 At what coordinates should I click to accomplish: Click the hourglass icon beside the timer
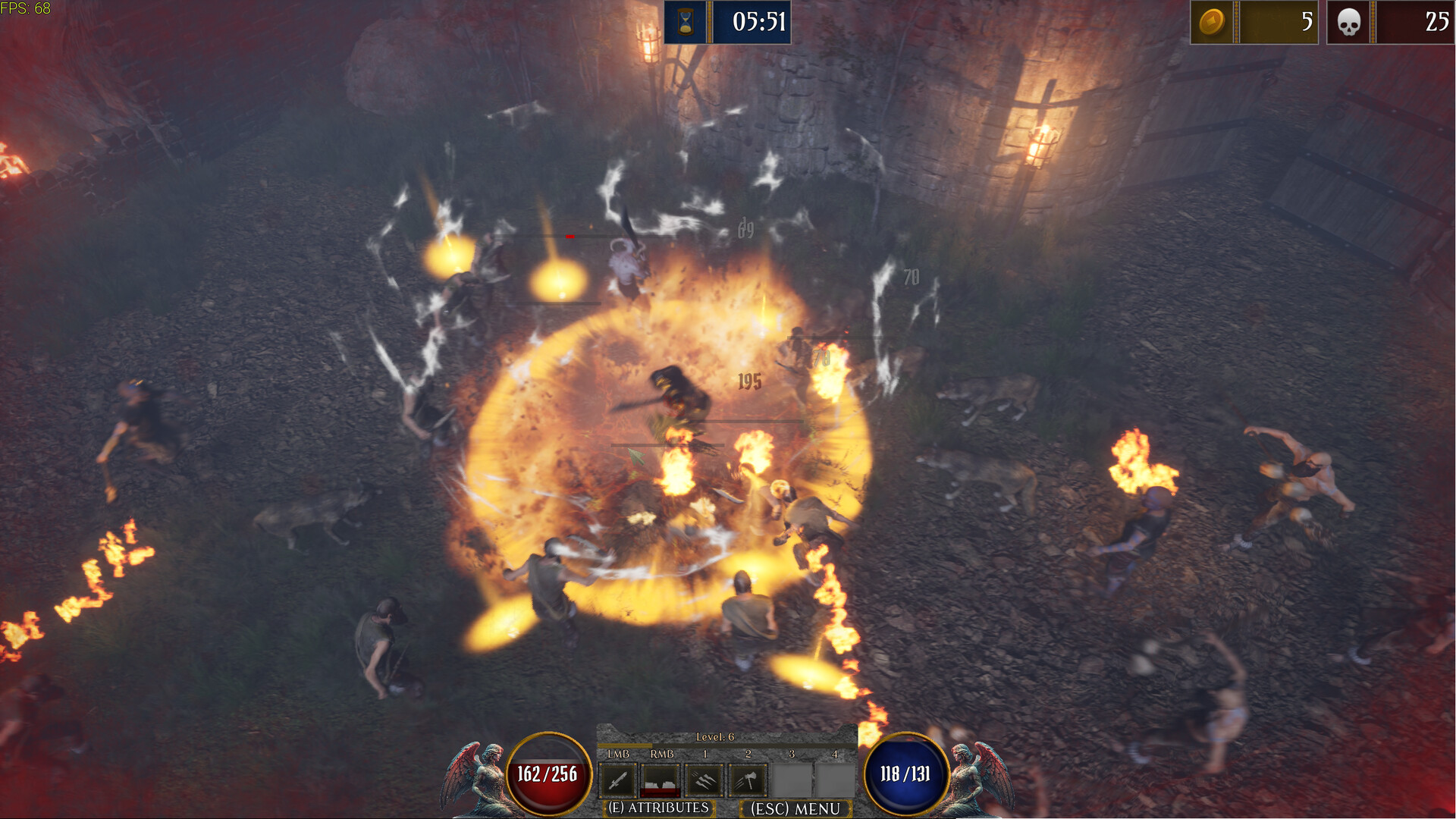(687, 23)
